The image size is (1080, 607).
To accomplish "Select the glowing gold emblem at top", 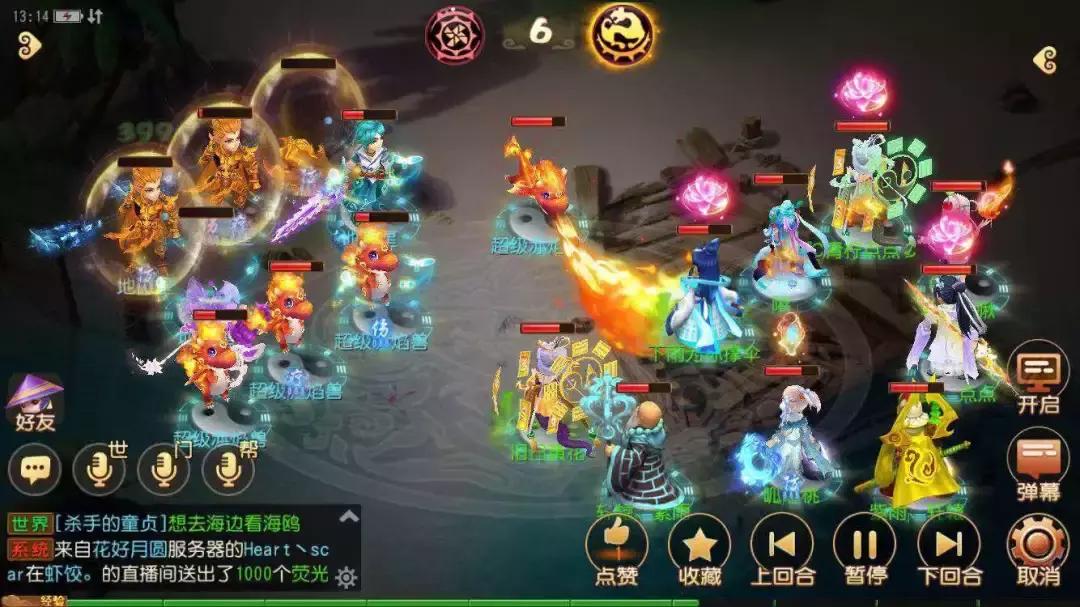I will [x=621, y=33].
